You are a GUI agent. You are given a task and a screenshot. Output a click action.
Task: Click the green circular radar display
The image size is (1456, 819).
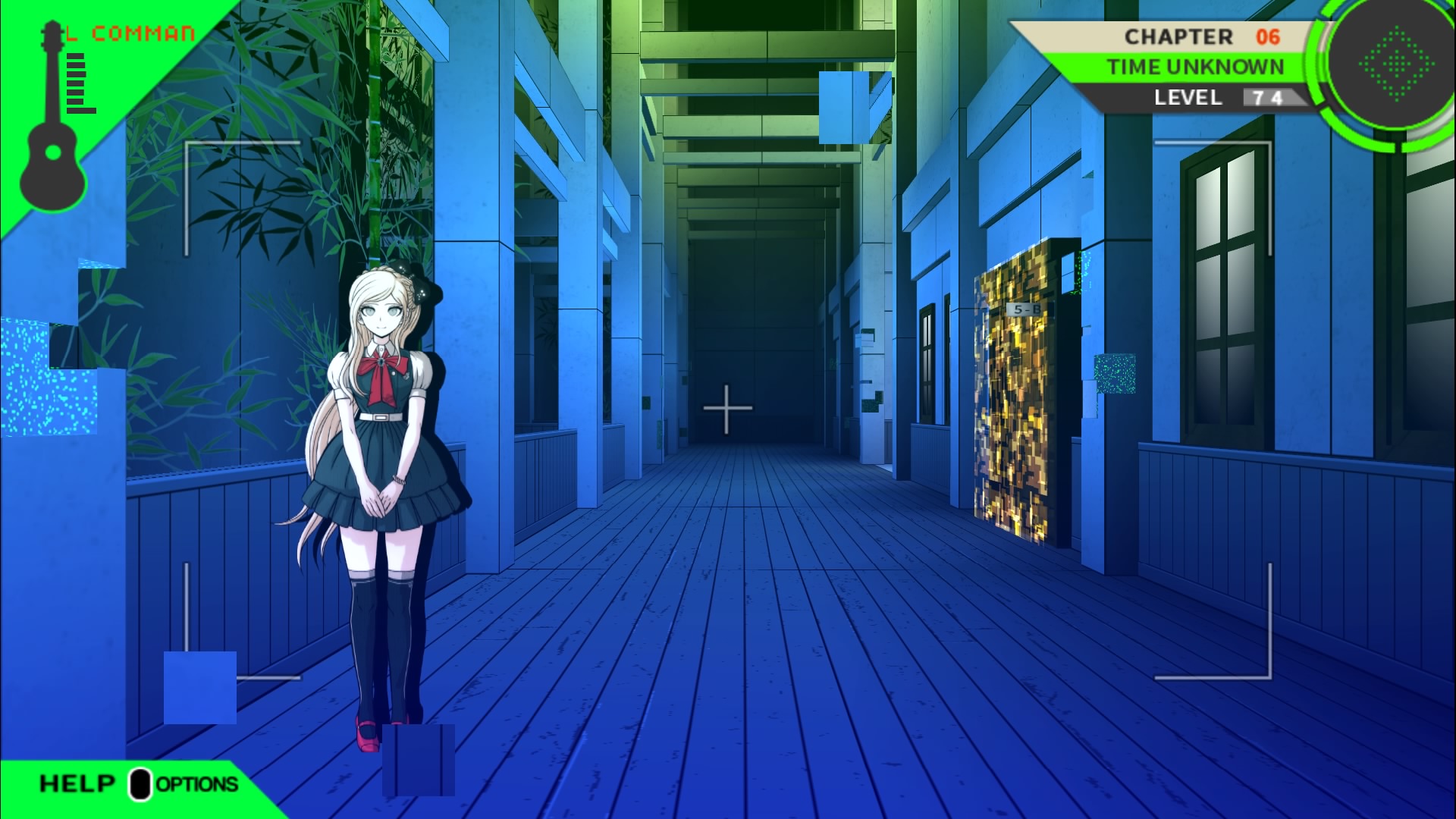(1396, 64)
